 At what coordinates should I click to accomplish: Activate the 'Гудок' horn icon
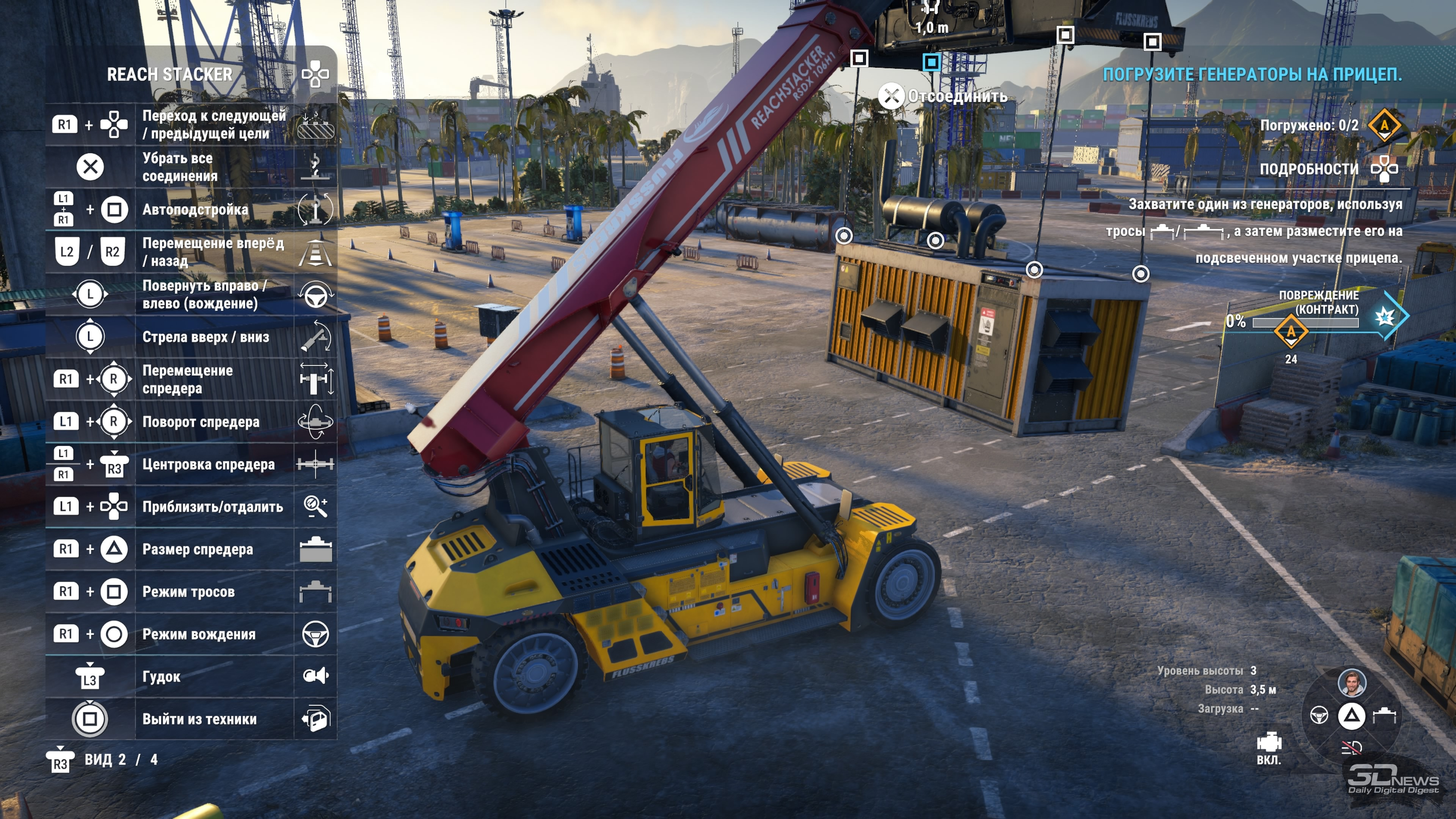[x=315, y=676]
